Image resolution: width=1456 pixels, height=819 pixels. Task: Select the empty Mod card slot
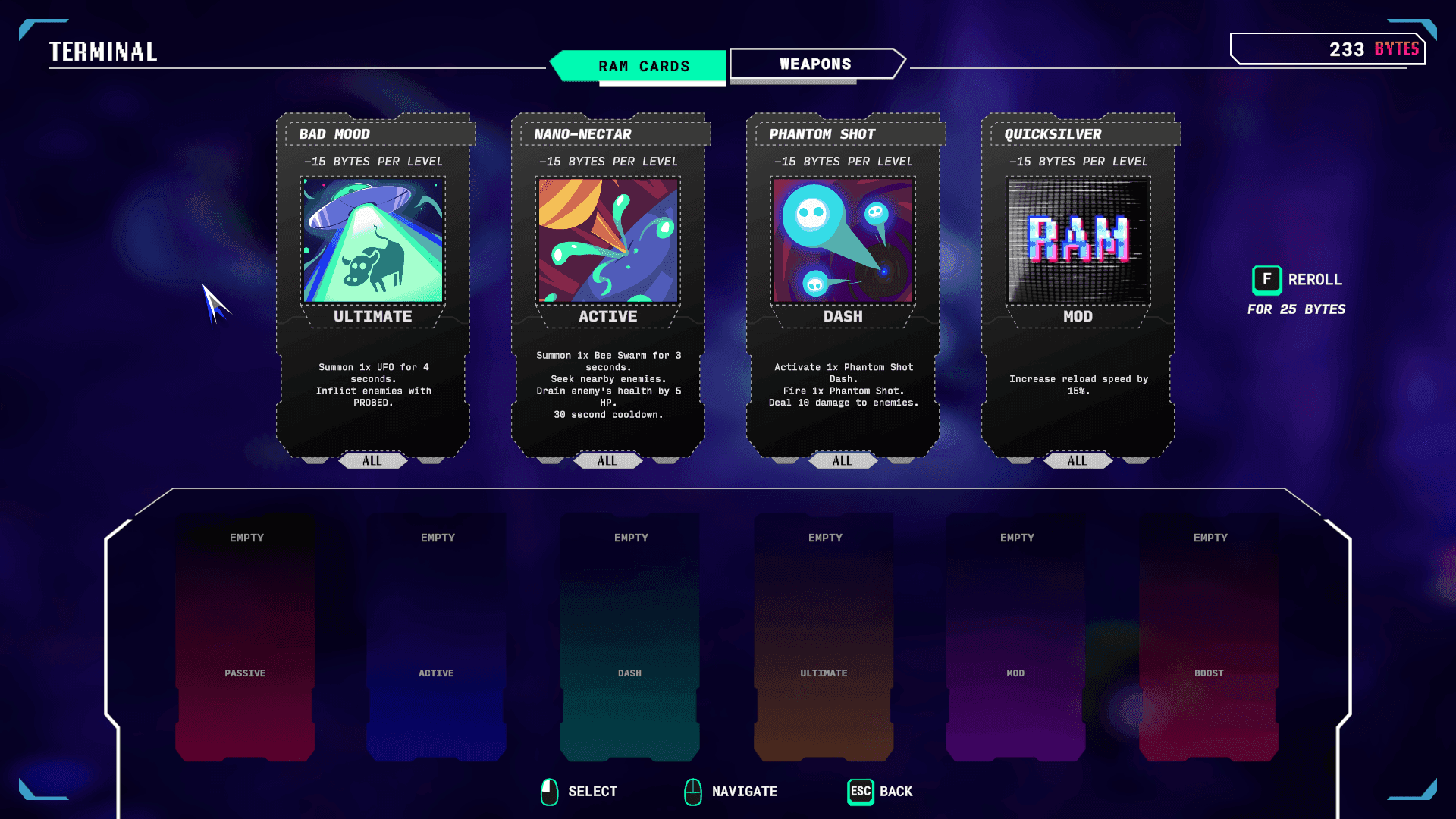point(1015,637)
